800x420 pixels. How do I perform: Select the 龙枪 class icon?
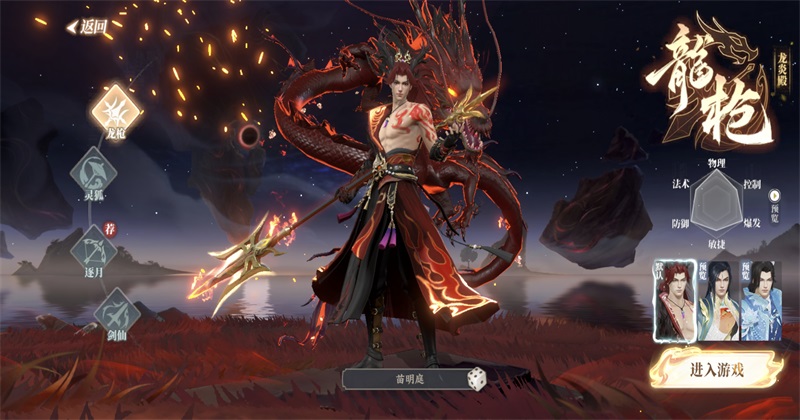coord(115,107)
